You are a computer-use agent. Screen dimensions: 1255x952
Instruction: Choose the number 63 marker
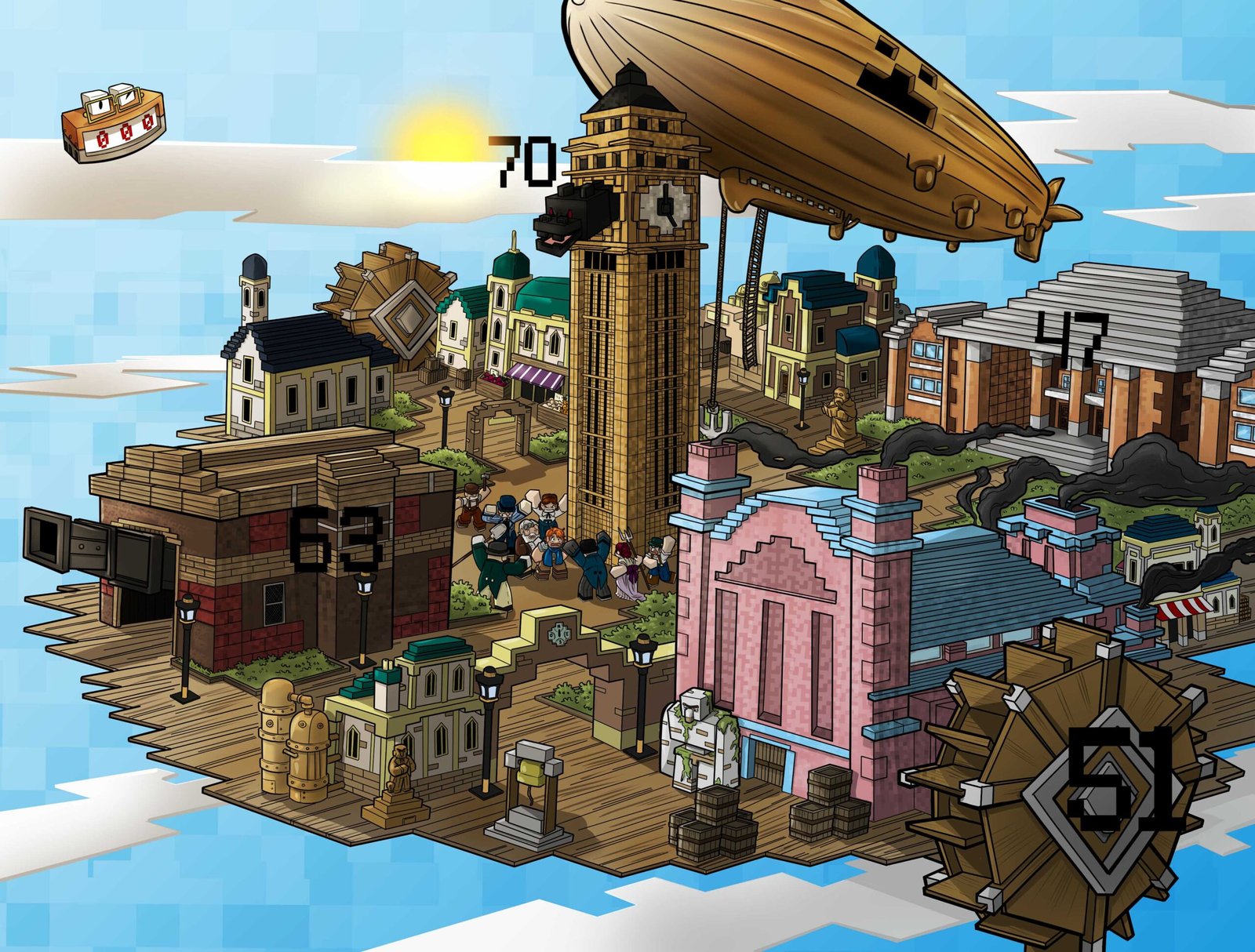[336, 537]
